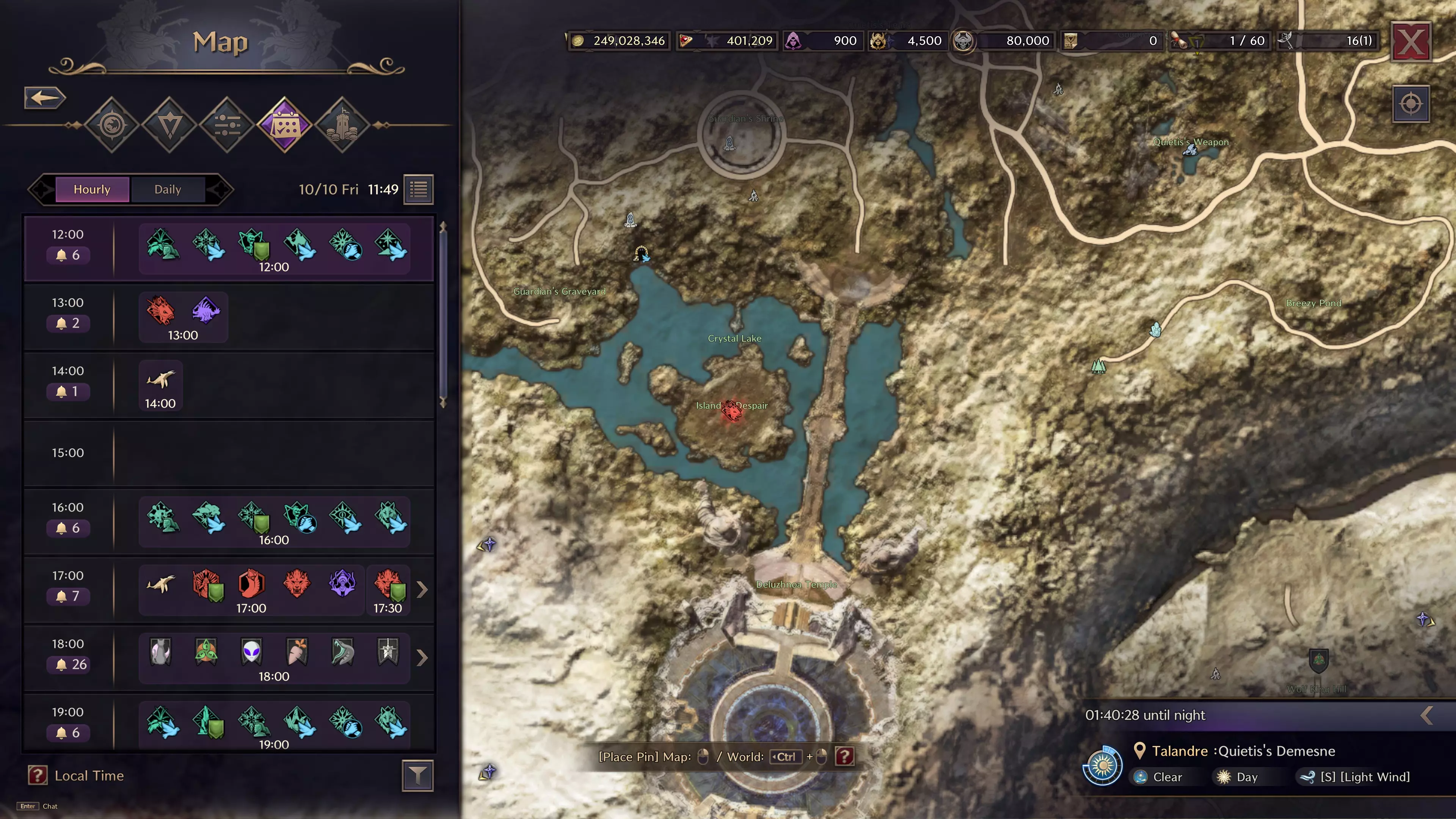
Task: Close the map with the red X
Action: [1411, 41]
